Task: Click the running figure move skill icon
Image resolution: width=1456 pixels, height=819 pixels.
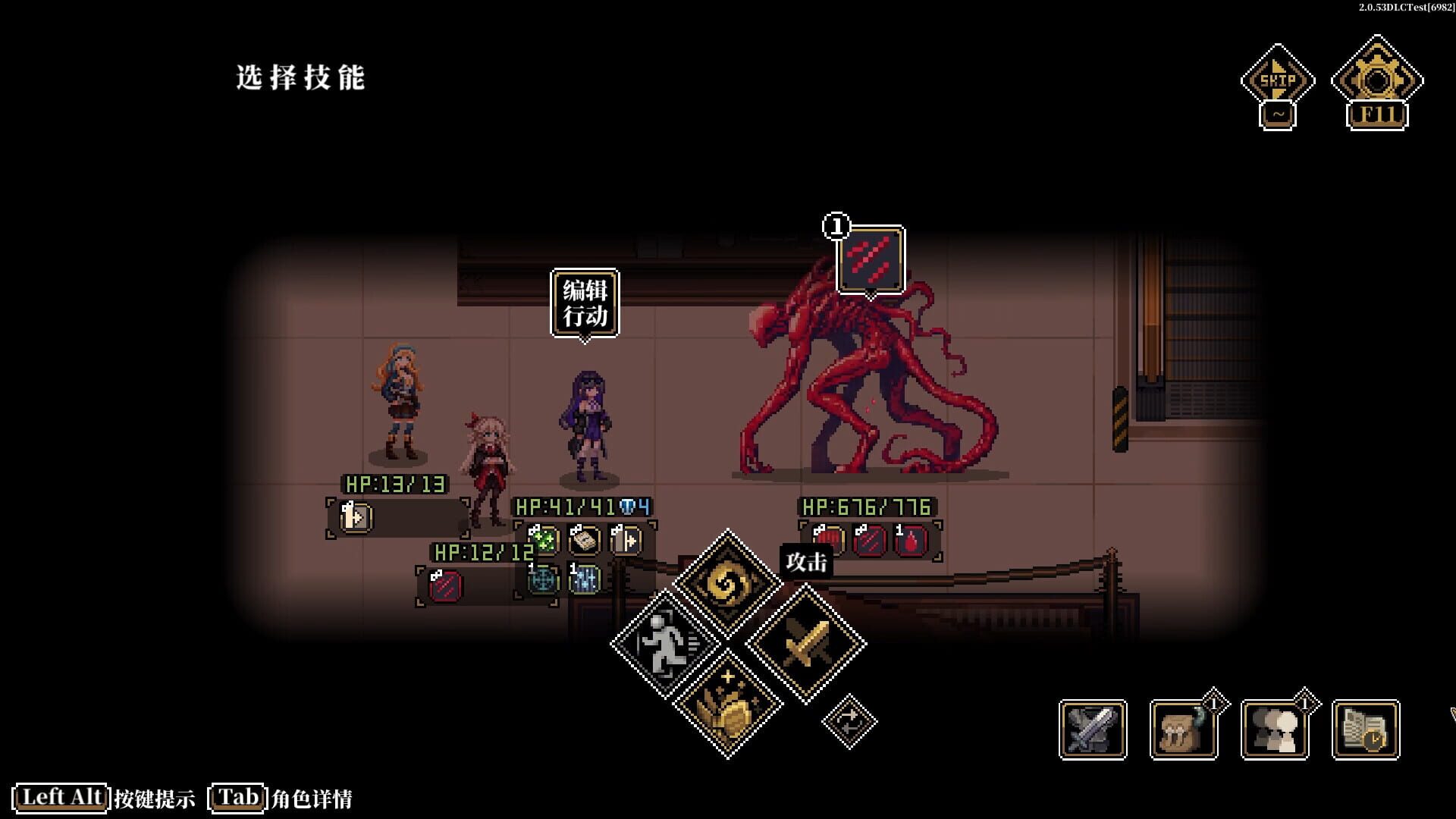Action: click(665, 641)
